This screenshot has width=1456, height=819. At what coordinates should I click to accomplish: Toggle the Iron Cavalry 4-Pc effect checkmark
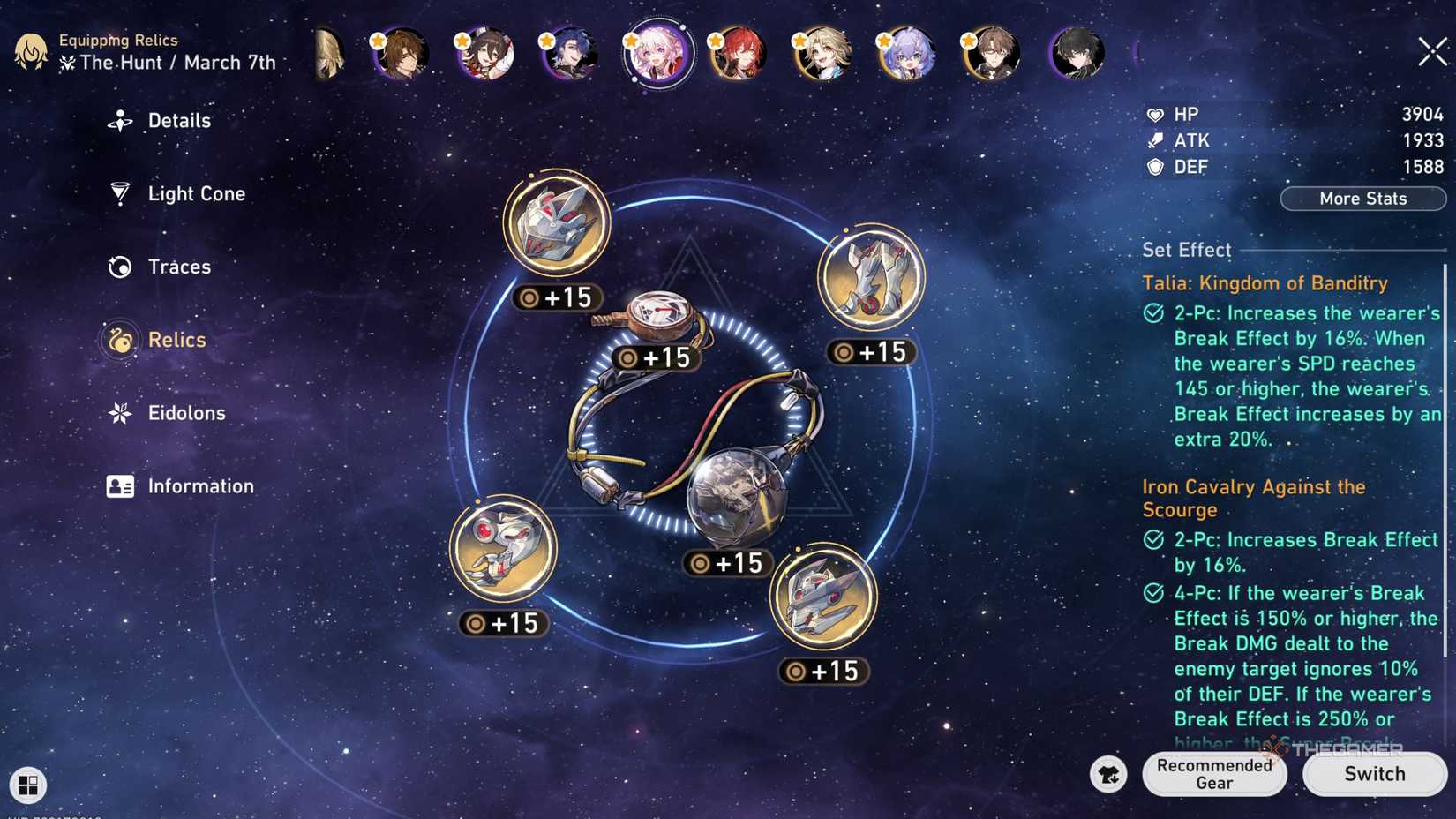tap(1152, 593)
